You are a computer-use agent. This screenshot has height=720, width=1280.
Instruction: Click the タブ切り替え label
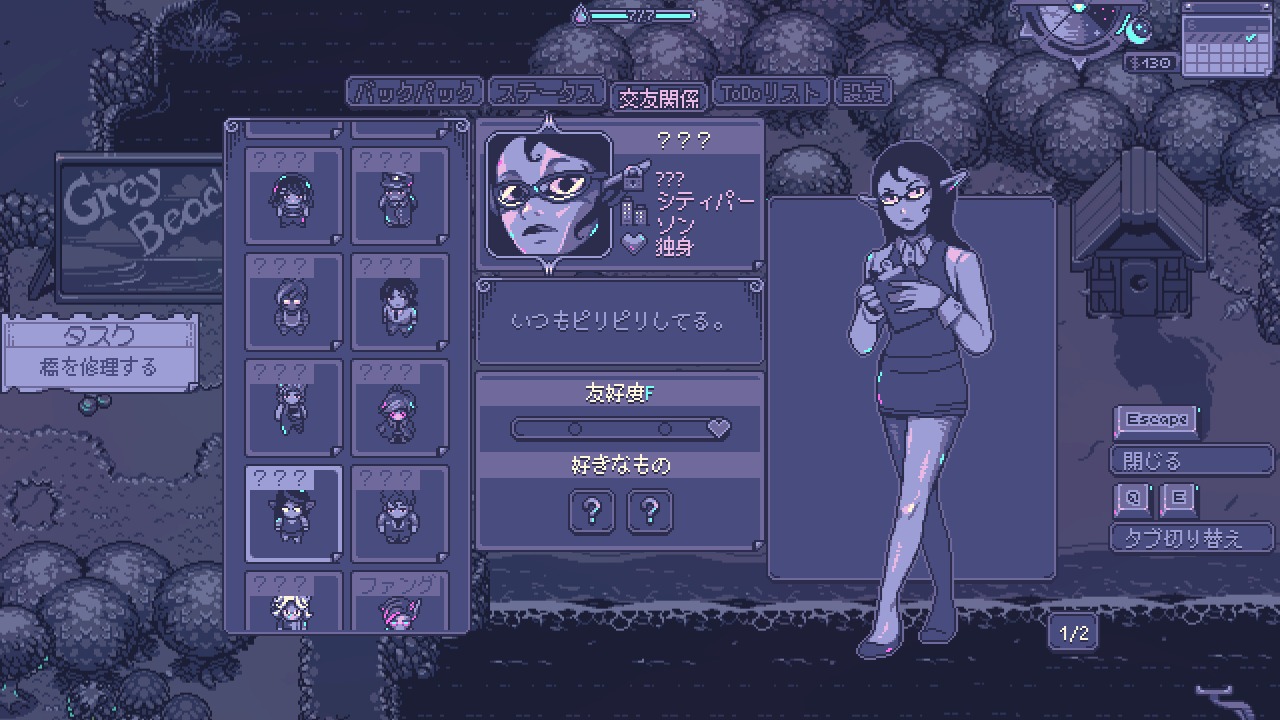click(x=1189, y=537)
